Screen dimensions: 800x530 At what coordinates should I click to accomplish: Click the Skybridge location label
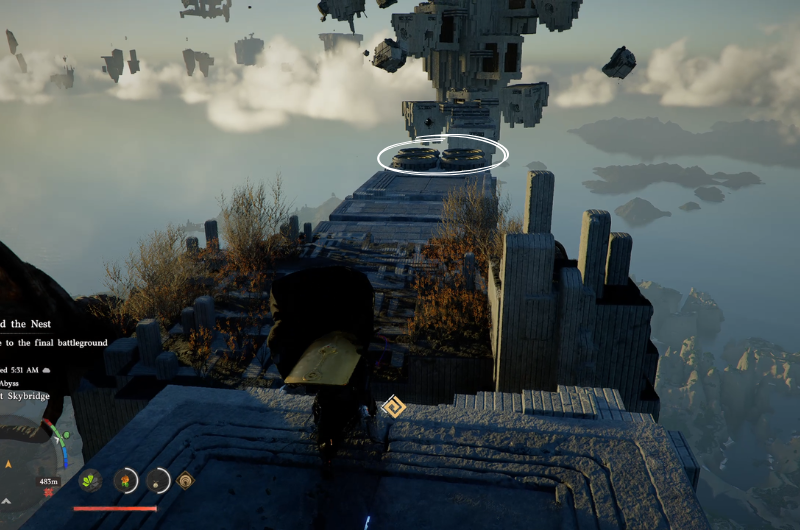[x=25, y=397]
